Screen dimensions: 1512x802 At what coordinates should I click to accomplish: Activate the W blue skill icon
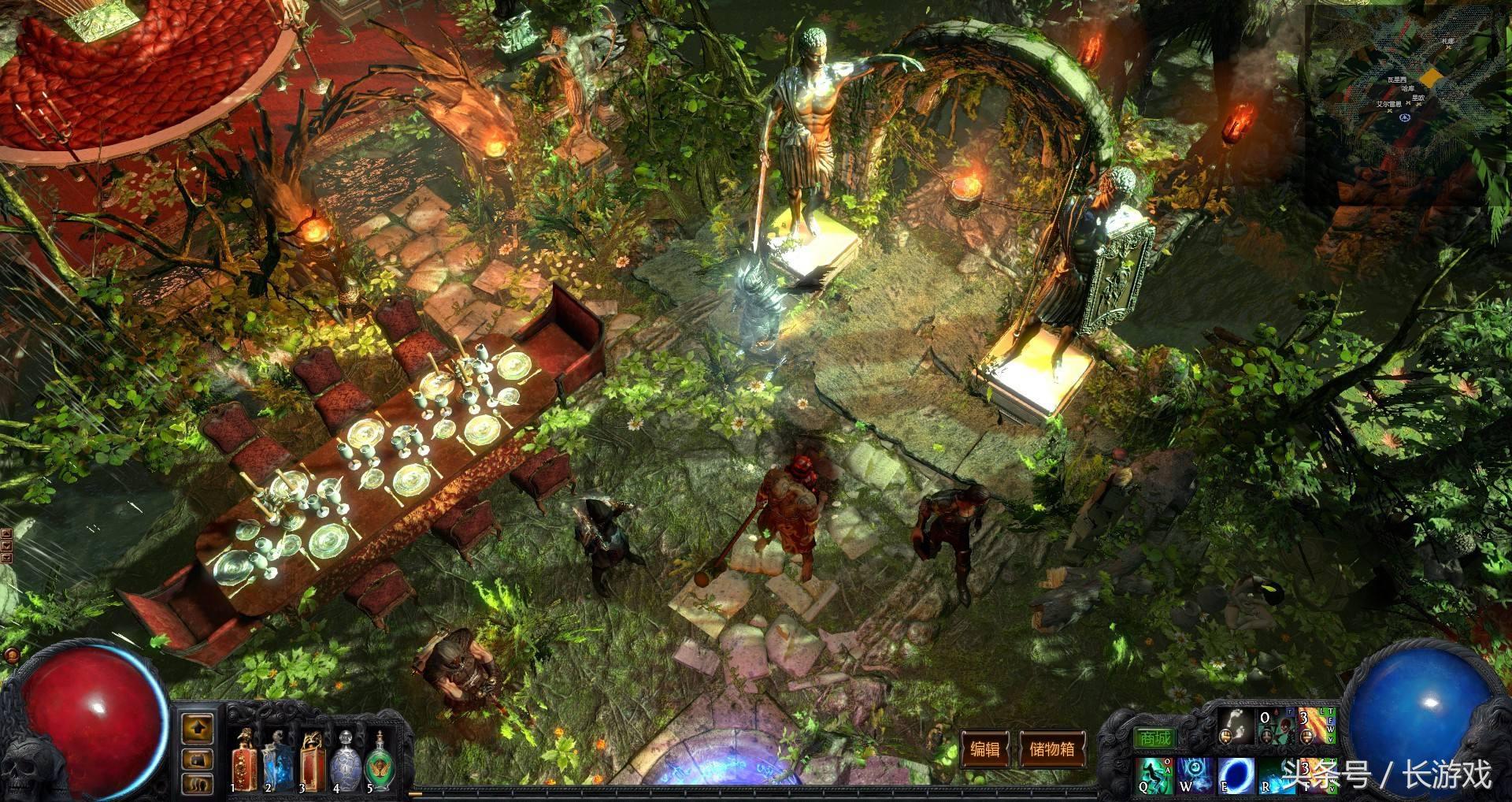[x=1195, y=775]
